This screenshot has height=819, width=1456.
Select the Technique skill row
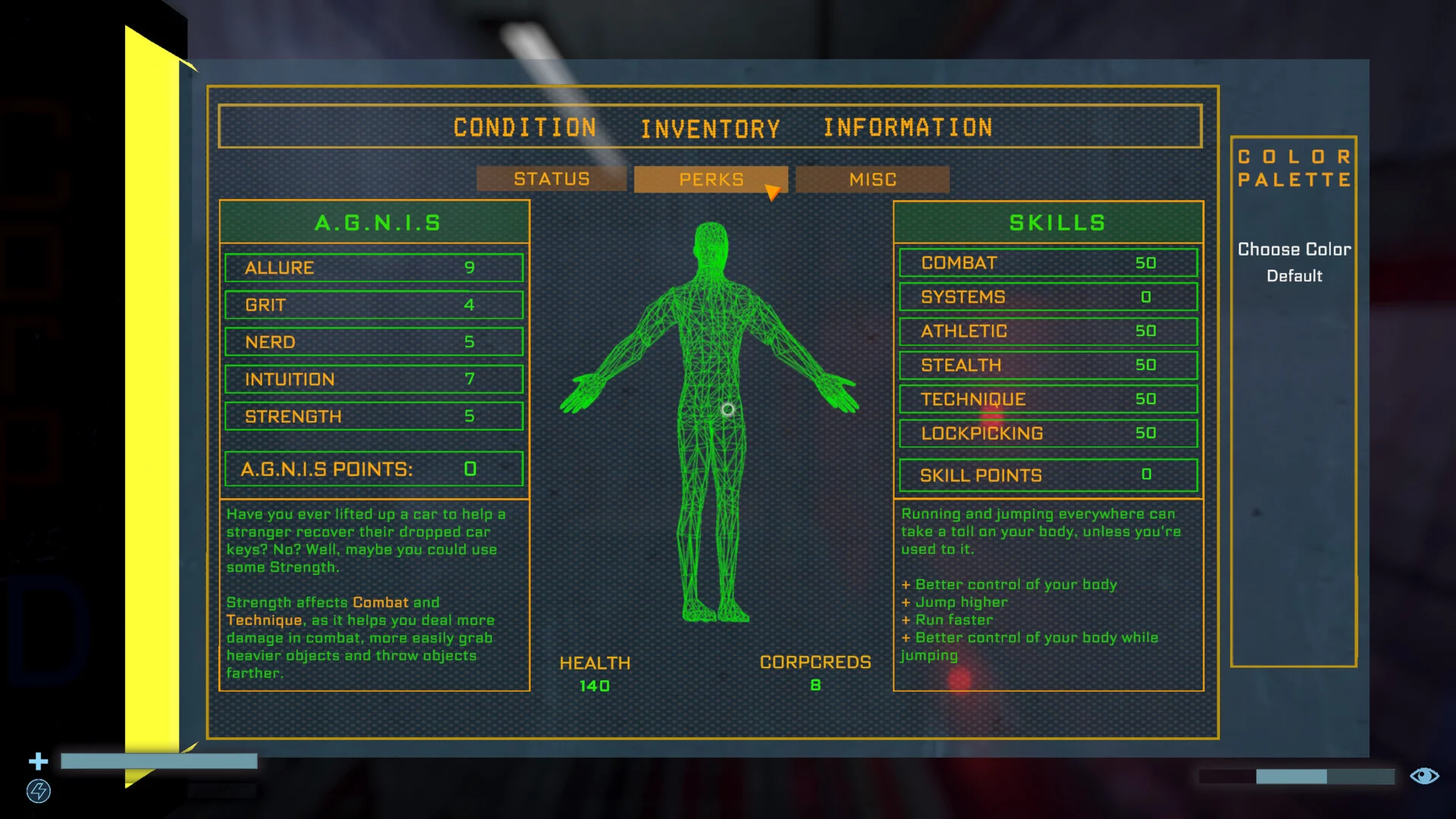(1048, 400)
